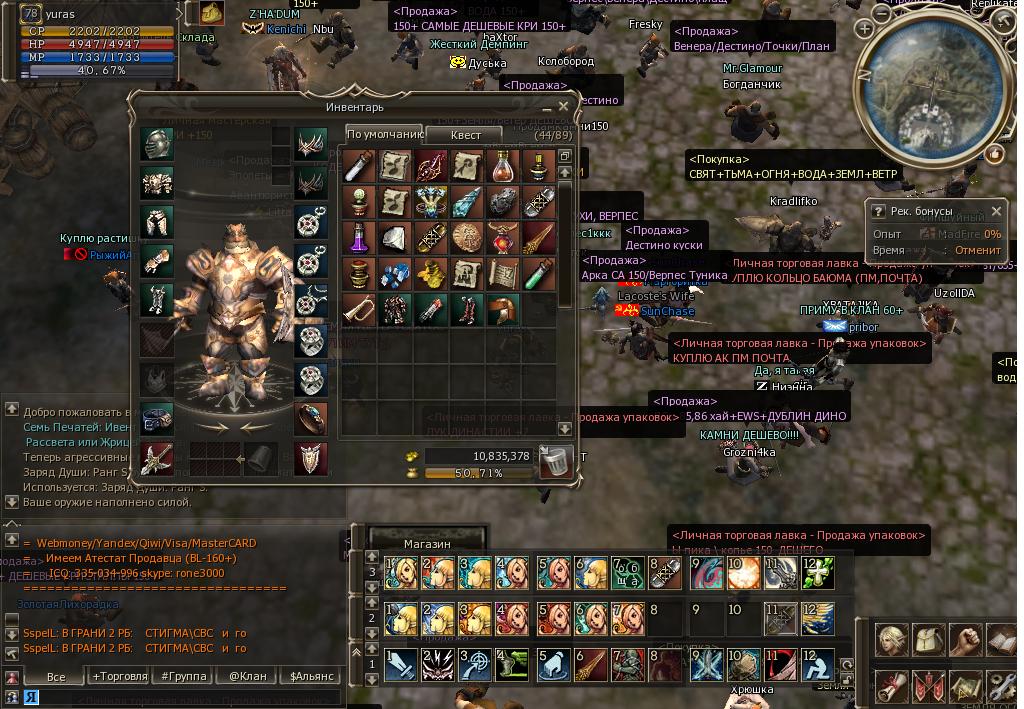Close the Инвентарь window

click(x=563, y=106)
